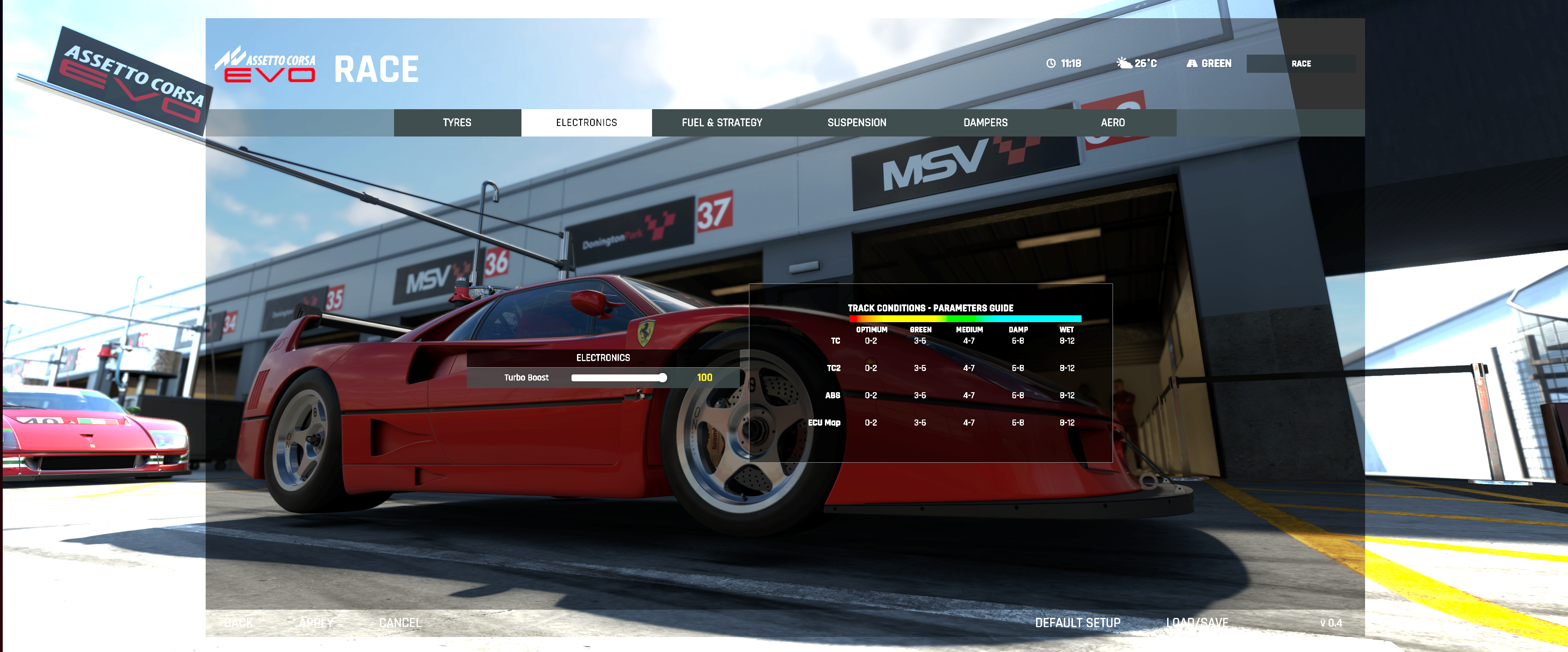Show the Dampers tab
Screen dimensions: 1568x652
pos(985,122)
